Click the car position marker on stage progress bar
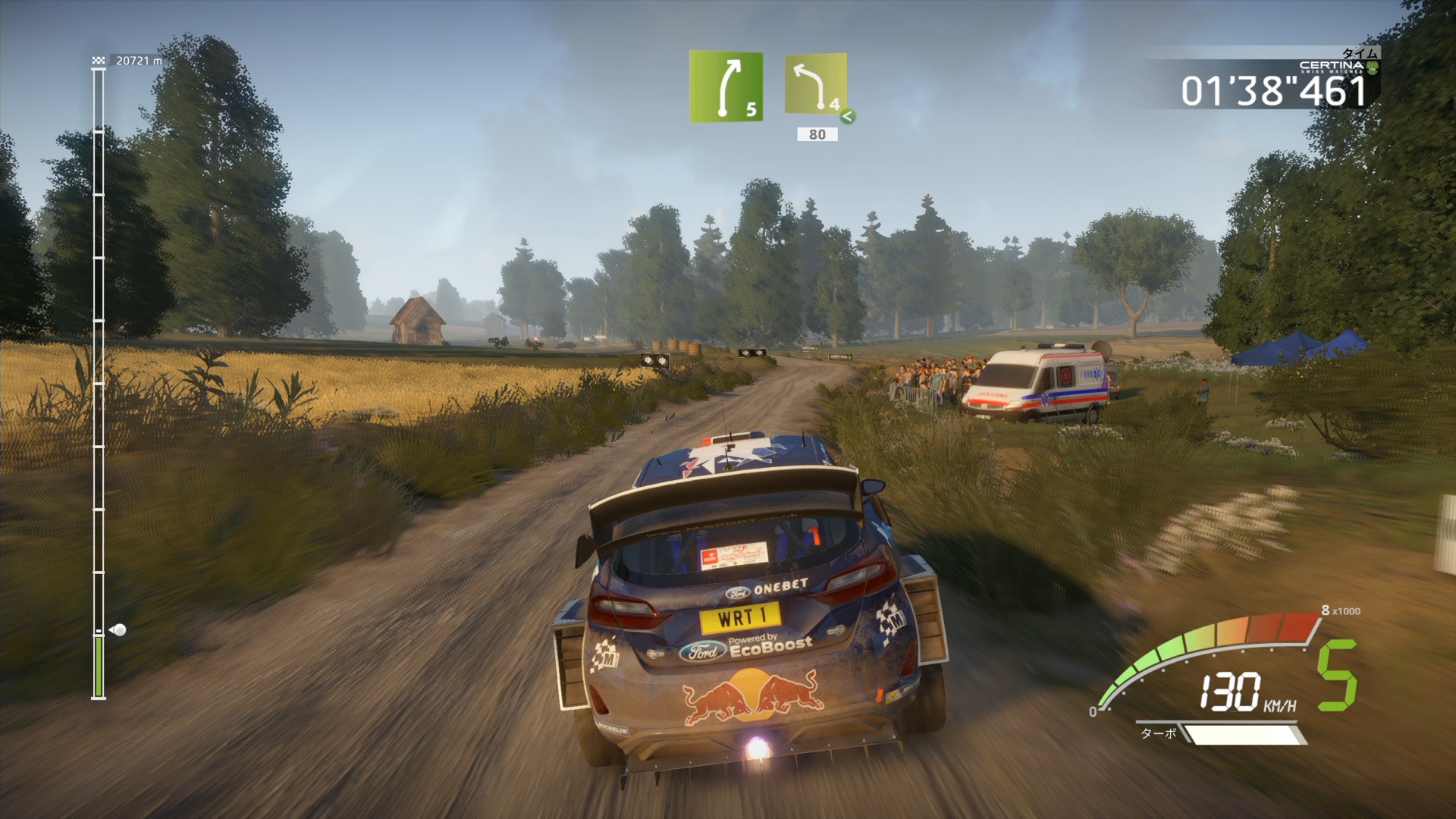The width and height of the screenshot is (1456, 819). (118, 629)
